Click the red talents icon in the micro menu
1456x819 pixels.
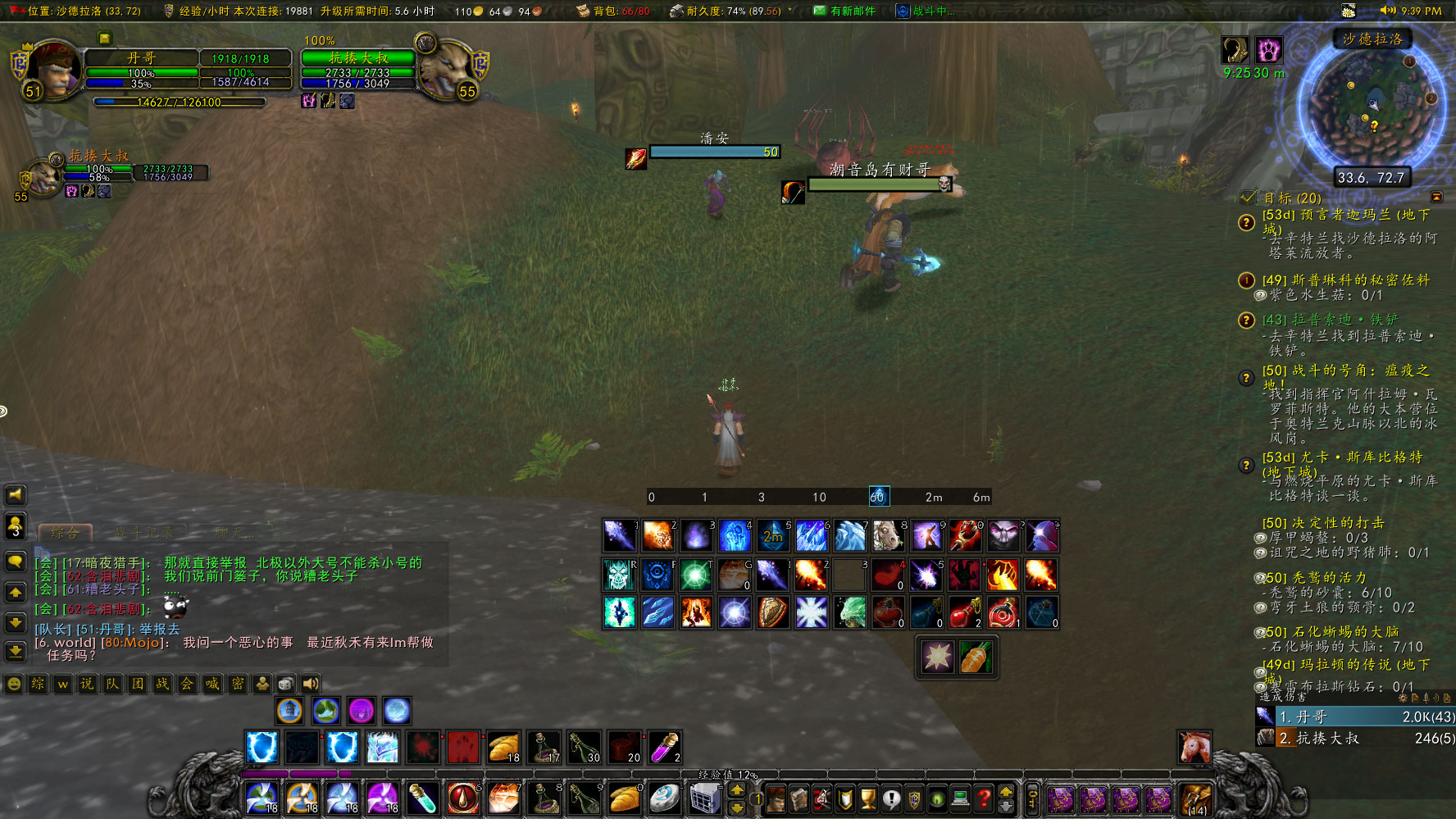point(821,799)
